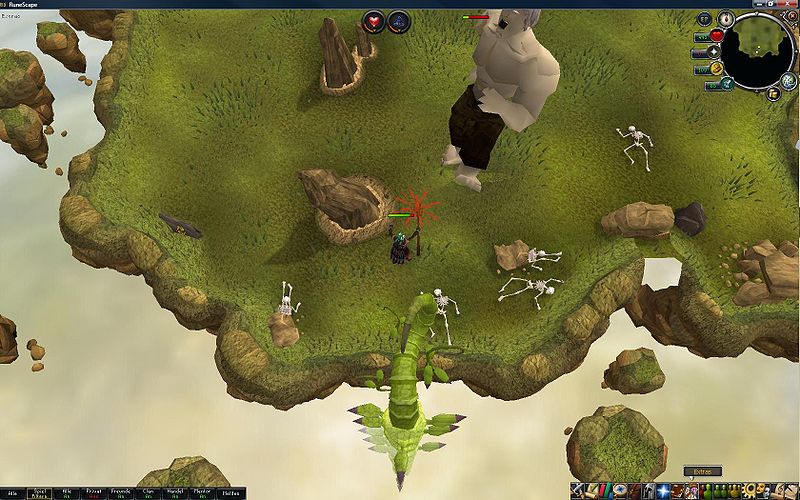Toggle run with the yellow boot orb

click(x=716, y=69)
